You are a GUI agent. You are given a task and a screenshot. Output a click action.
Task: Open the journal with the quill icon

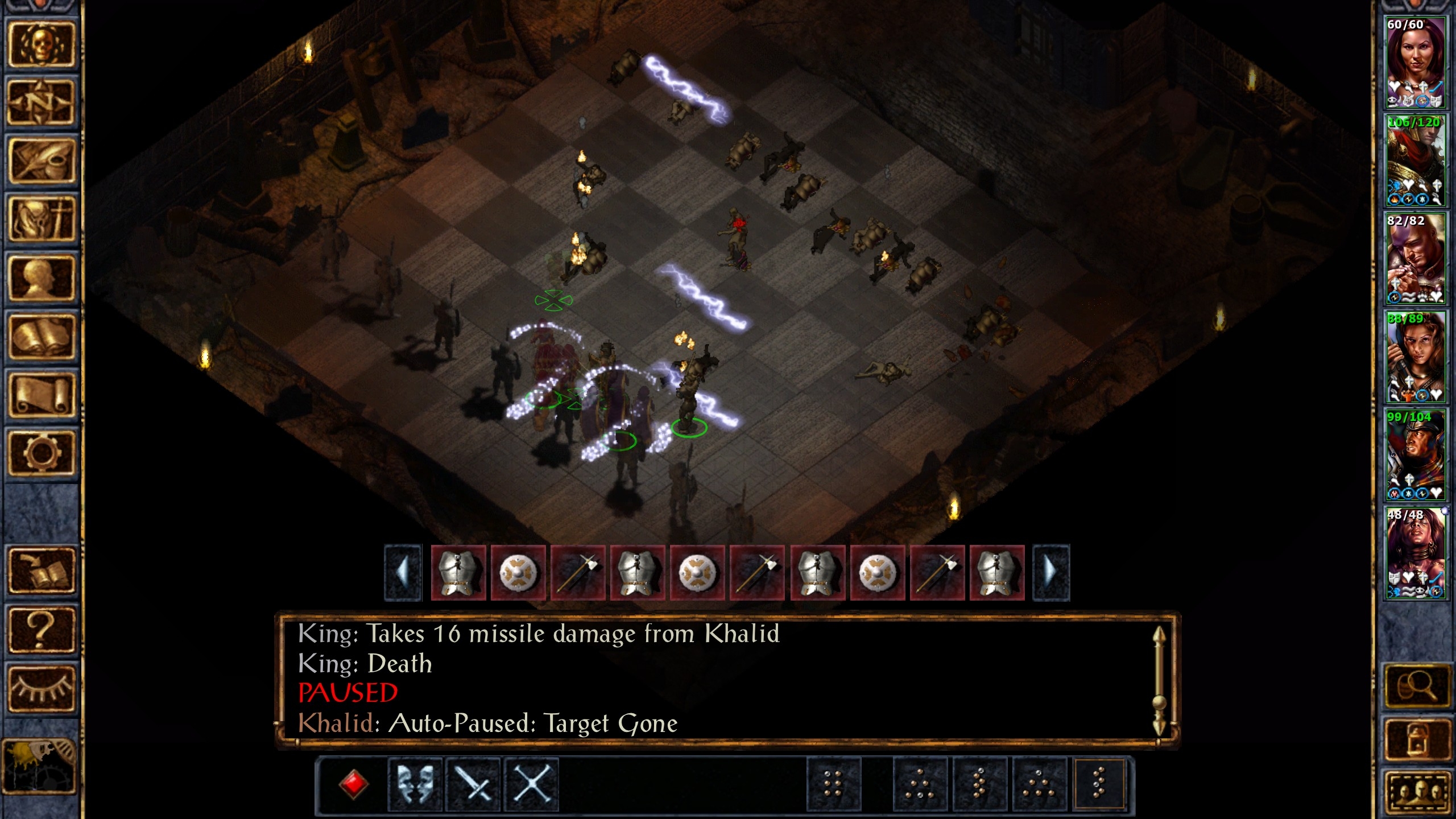point(41,161)
